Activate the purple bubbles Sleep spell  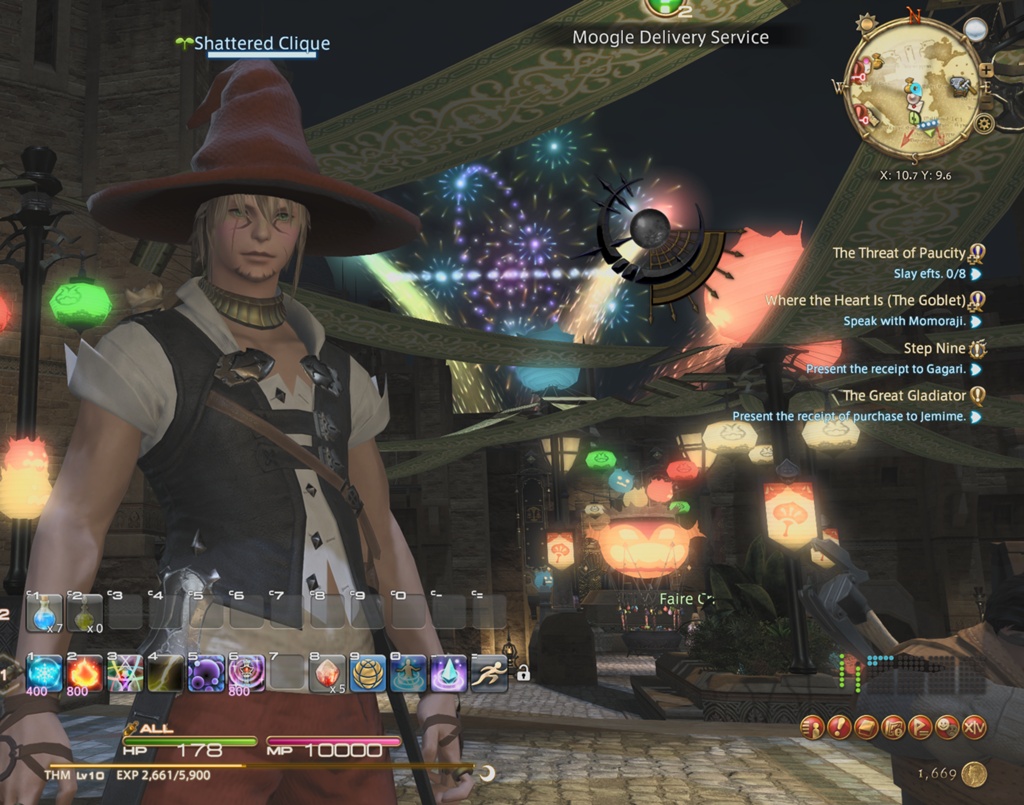pos(206,674)
